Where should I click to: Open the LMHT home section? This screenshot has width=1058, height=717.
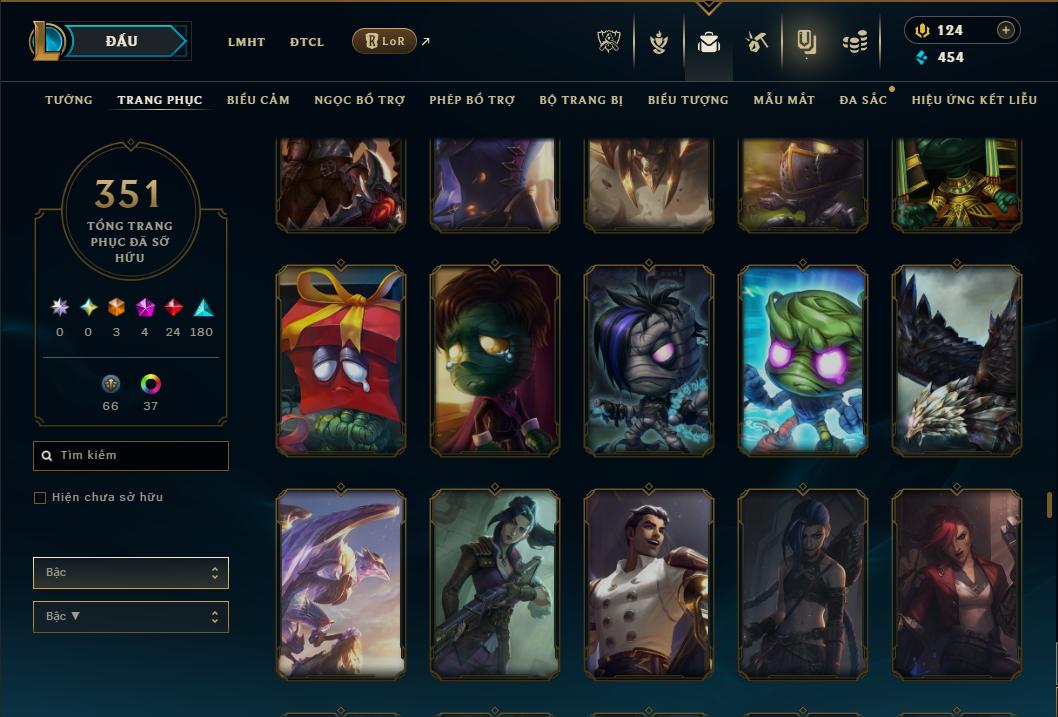pyautogui.click(x=246, y=42)
